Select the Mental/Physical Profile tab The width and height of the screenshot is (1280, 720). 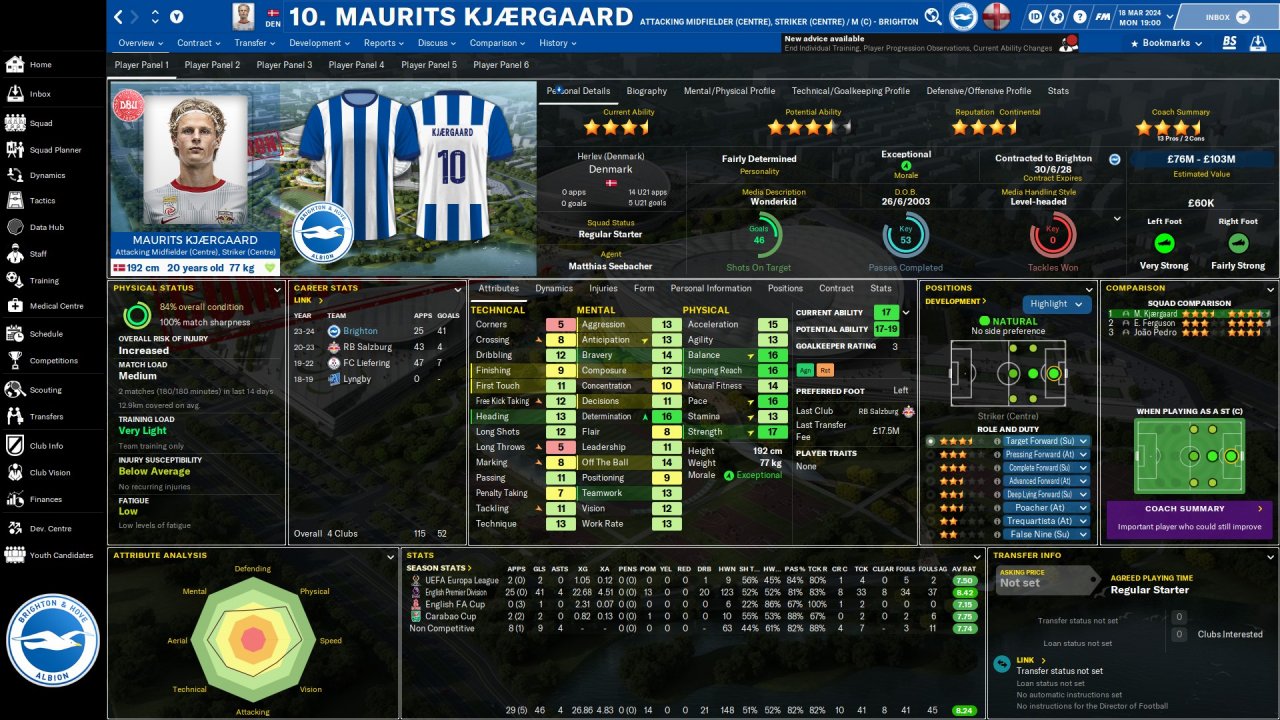pos(729,91)
